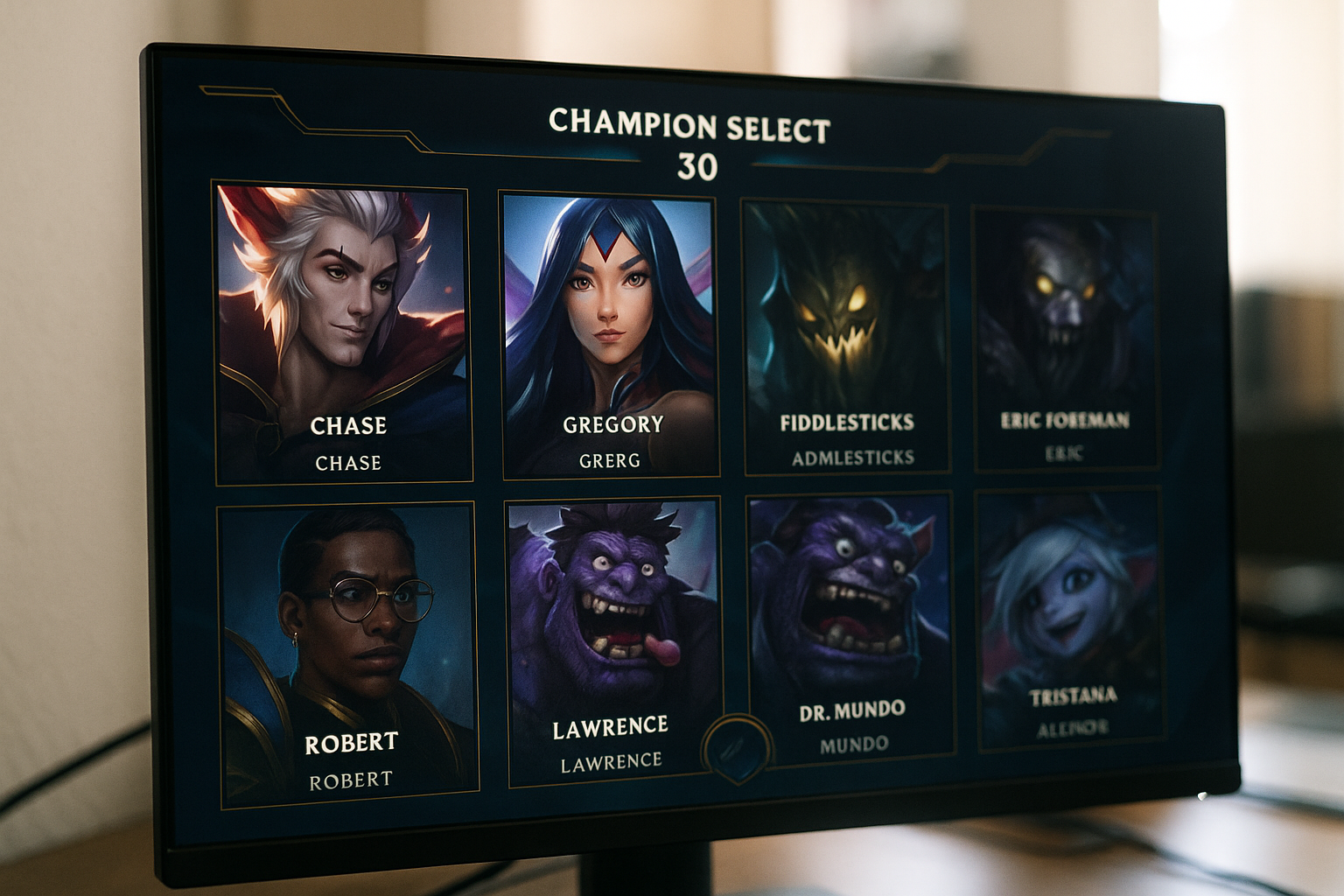Choose the Gregory champion card
Image resolution: width=1344 pixels, height=896 pixels.
610,336
